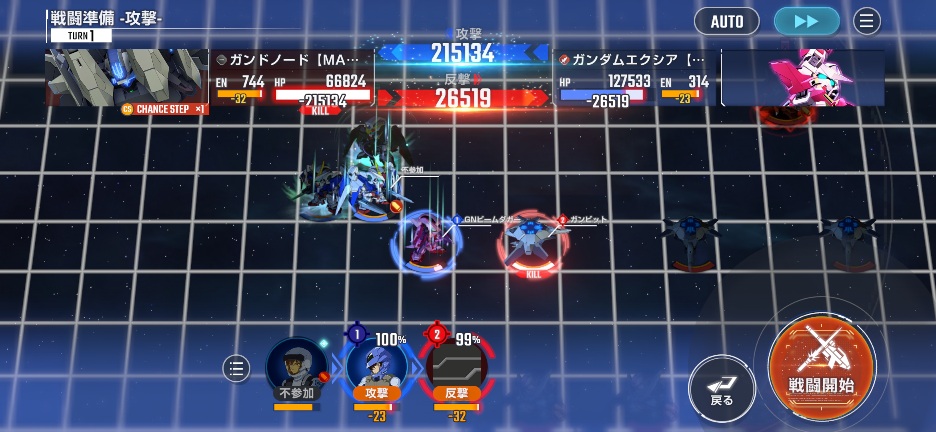Open the hamburger menu at top right

pos(866,21)
